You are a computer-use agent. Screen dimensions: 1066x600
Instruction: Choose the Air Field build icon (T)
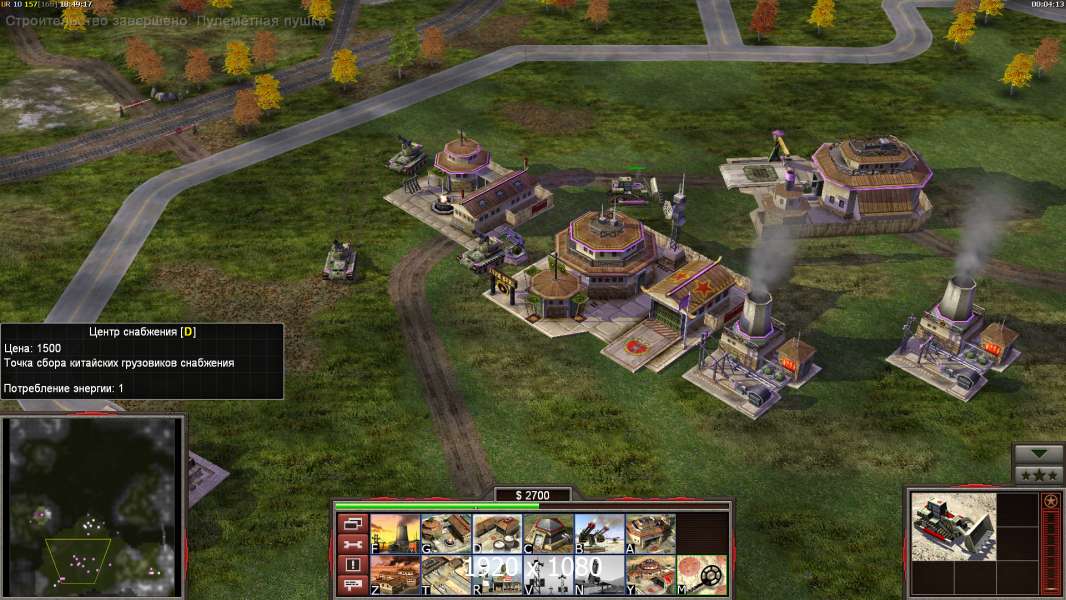pos(446,575)
